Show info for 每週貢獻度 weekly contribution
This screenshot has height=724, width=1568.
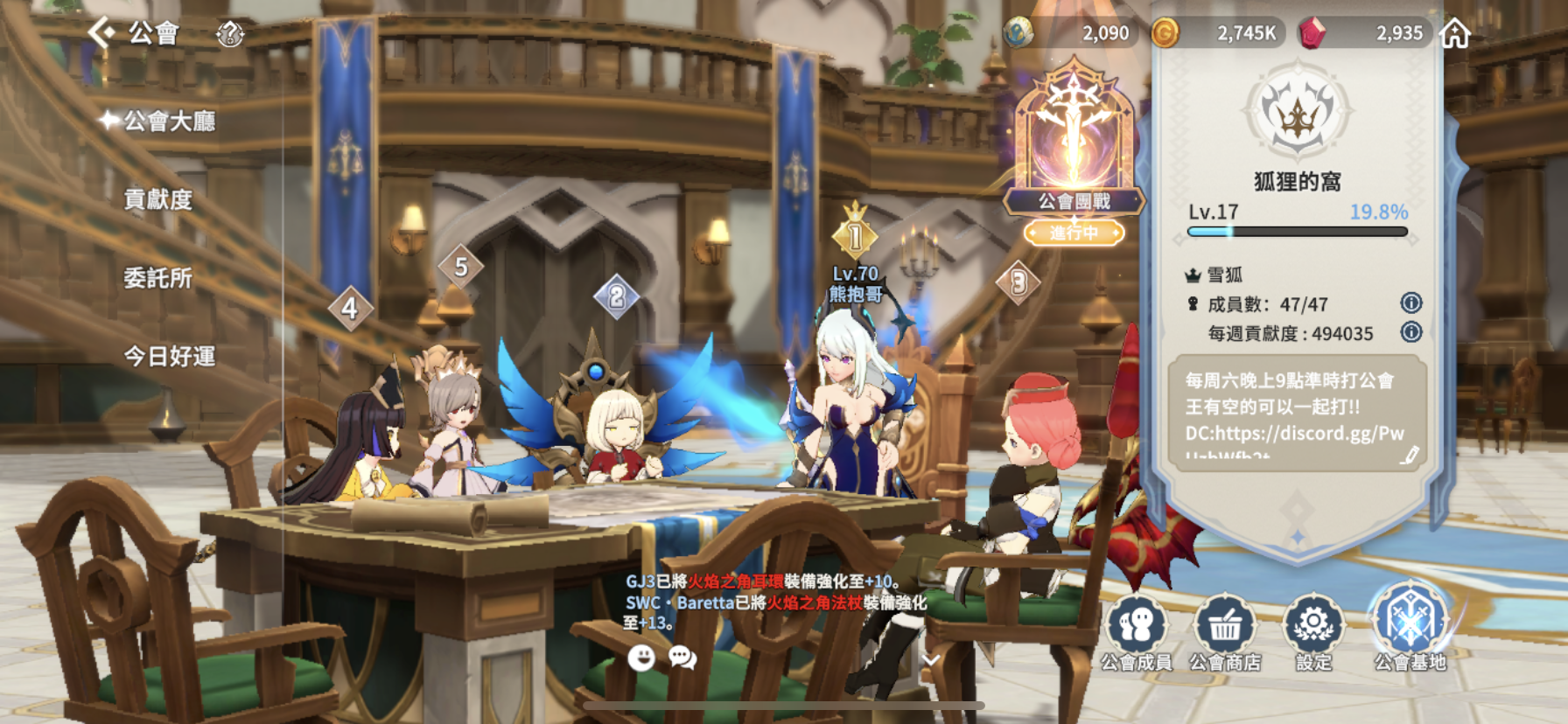click(x=1410, y=332)
